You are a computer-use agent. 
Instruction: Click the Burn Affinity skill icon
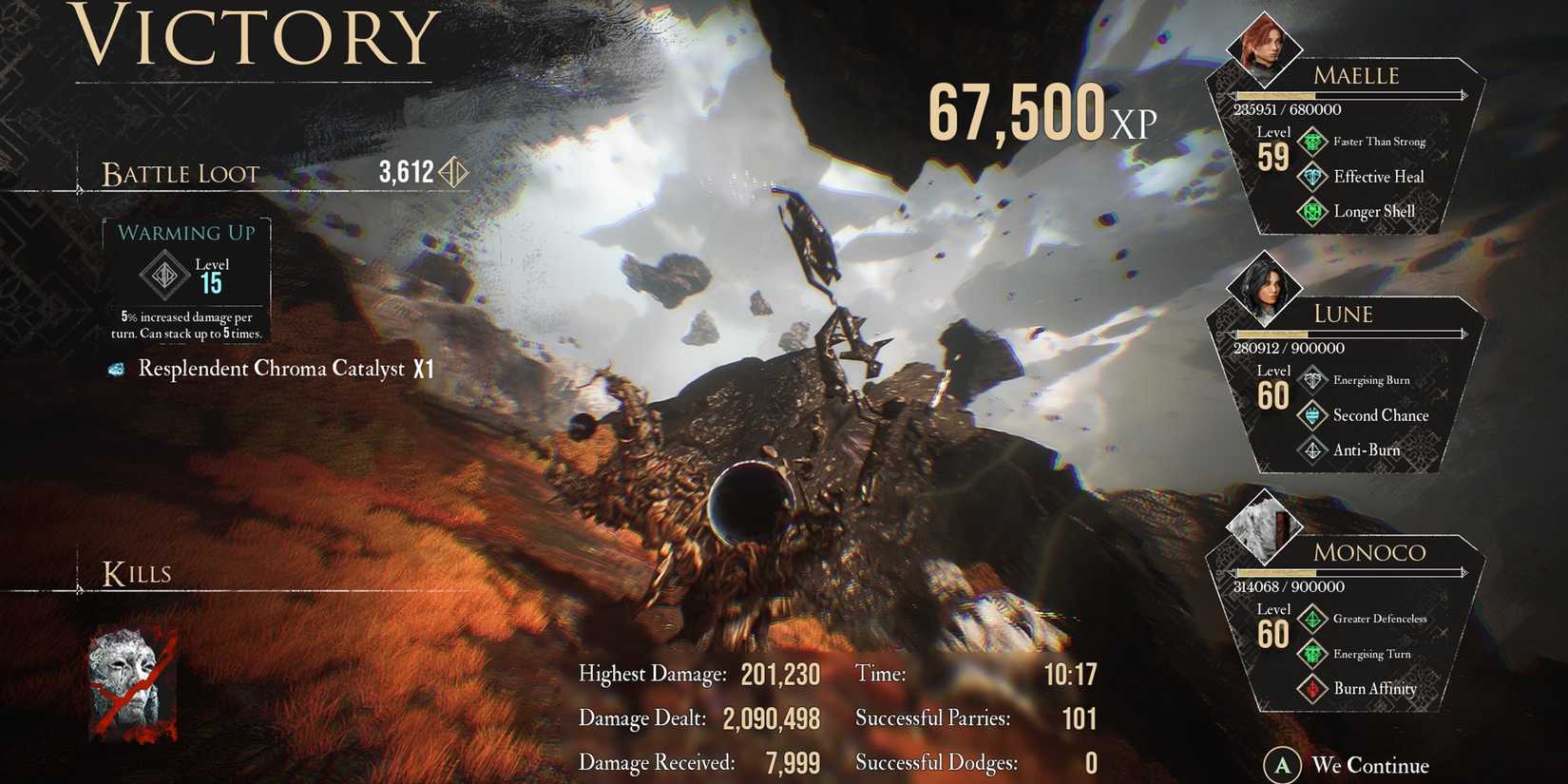point(1313,689)
